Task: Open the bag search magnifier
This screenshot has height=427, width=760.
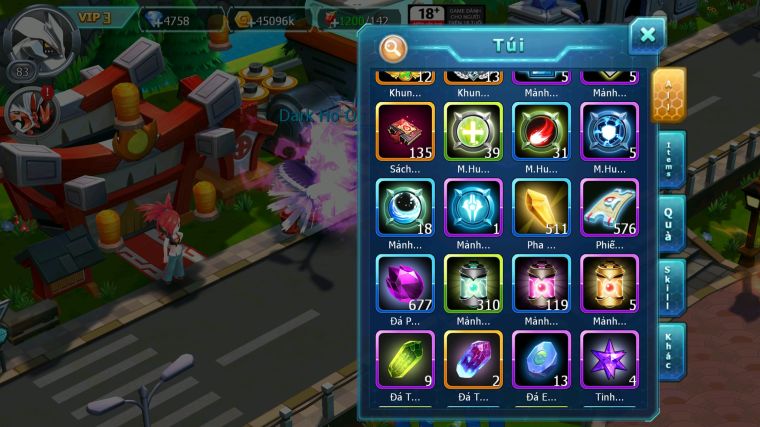Action: [x=394, y=47]
